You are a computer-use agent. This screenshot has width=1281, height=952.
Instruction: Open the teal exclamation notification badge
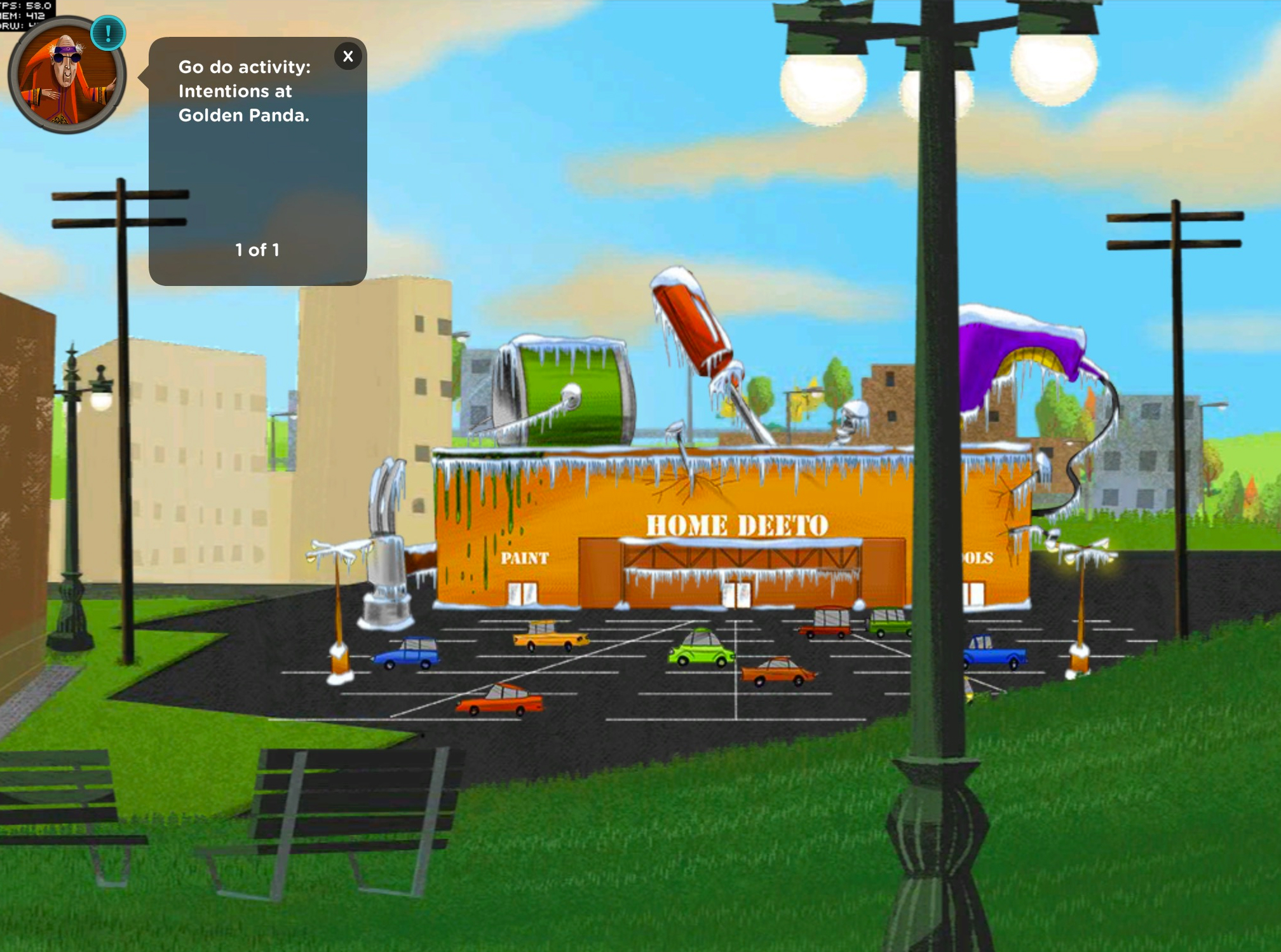(108, 33)
